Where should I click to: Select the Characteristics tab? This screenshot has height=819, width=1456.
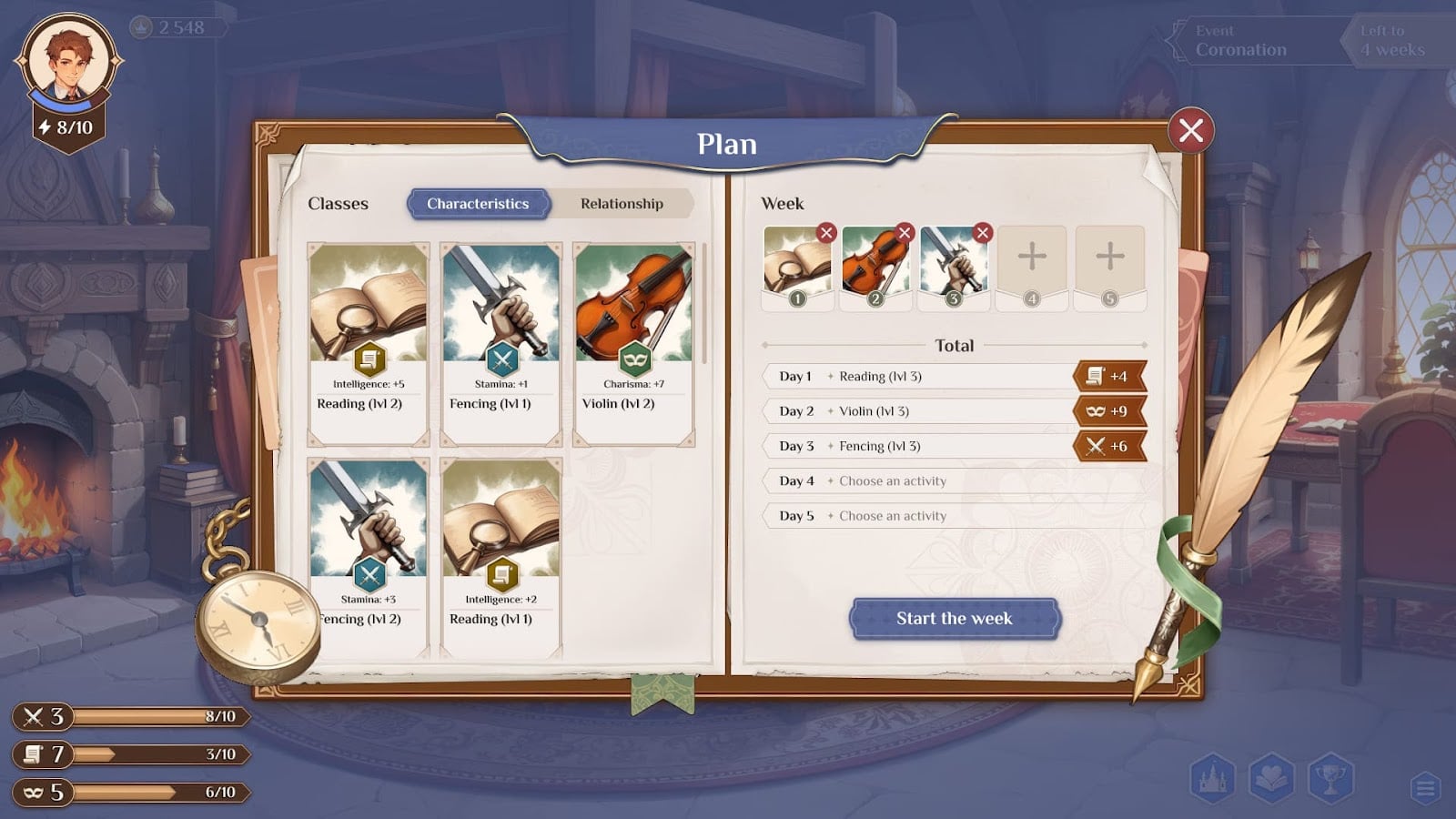pyautogui.click(x=478, y=204)
